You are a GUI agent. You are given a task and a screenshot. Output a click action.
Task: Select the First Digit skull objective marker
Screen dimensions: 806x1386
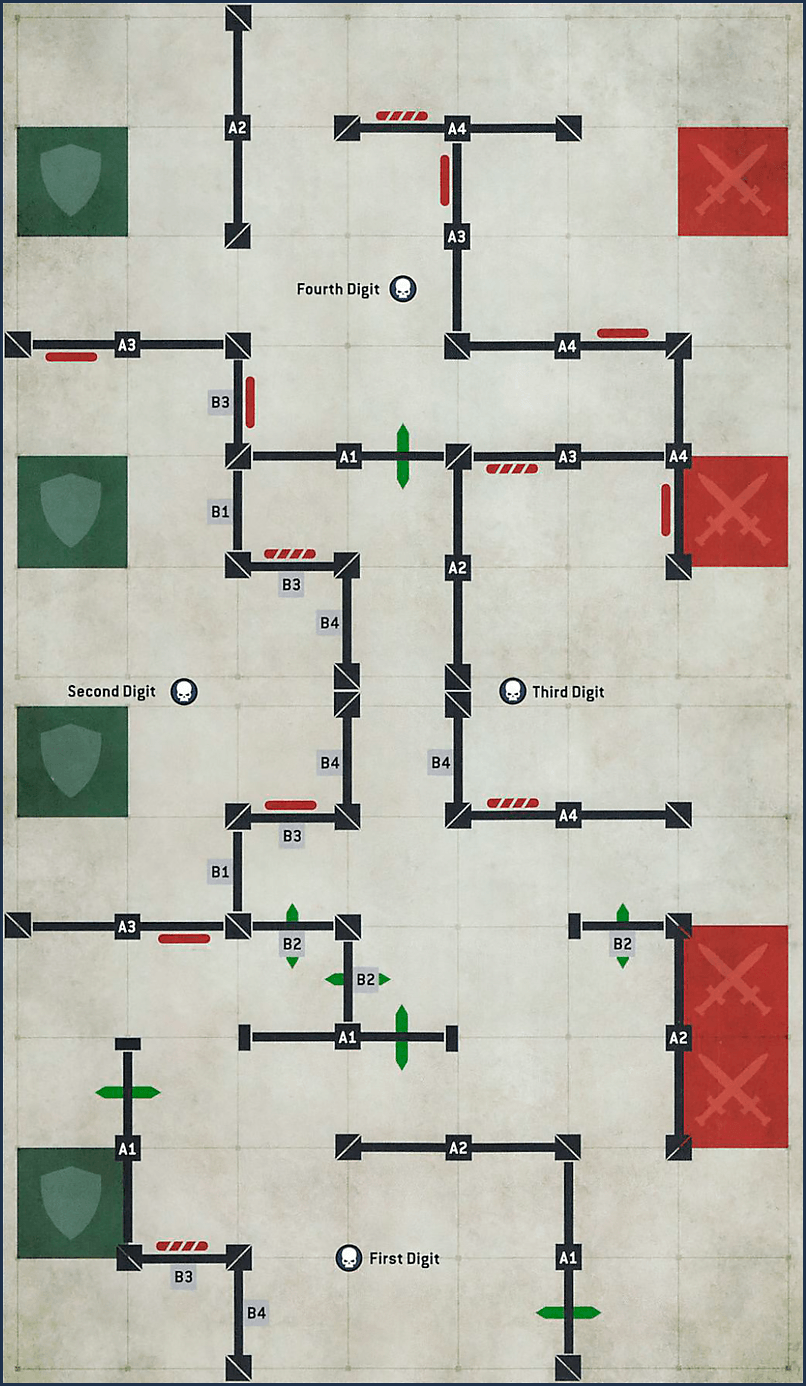pos(348,1258)
